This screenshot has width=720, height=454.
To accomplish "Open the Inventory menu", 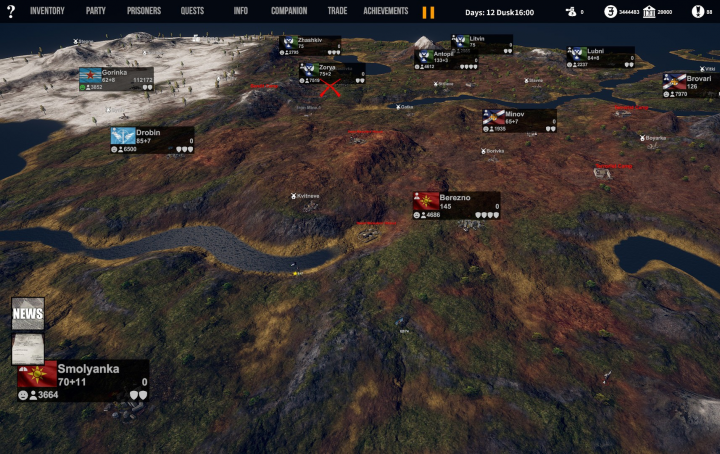I will [x=47, y=11].
